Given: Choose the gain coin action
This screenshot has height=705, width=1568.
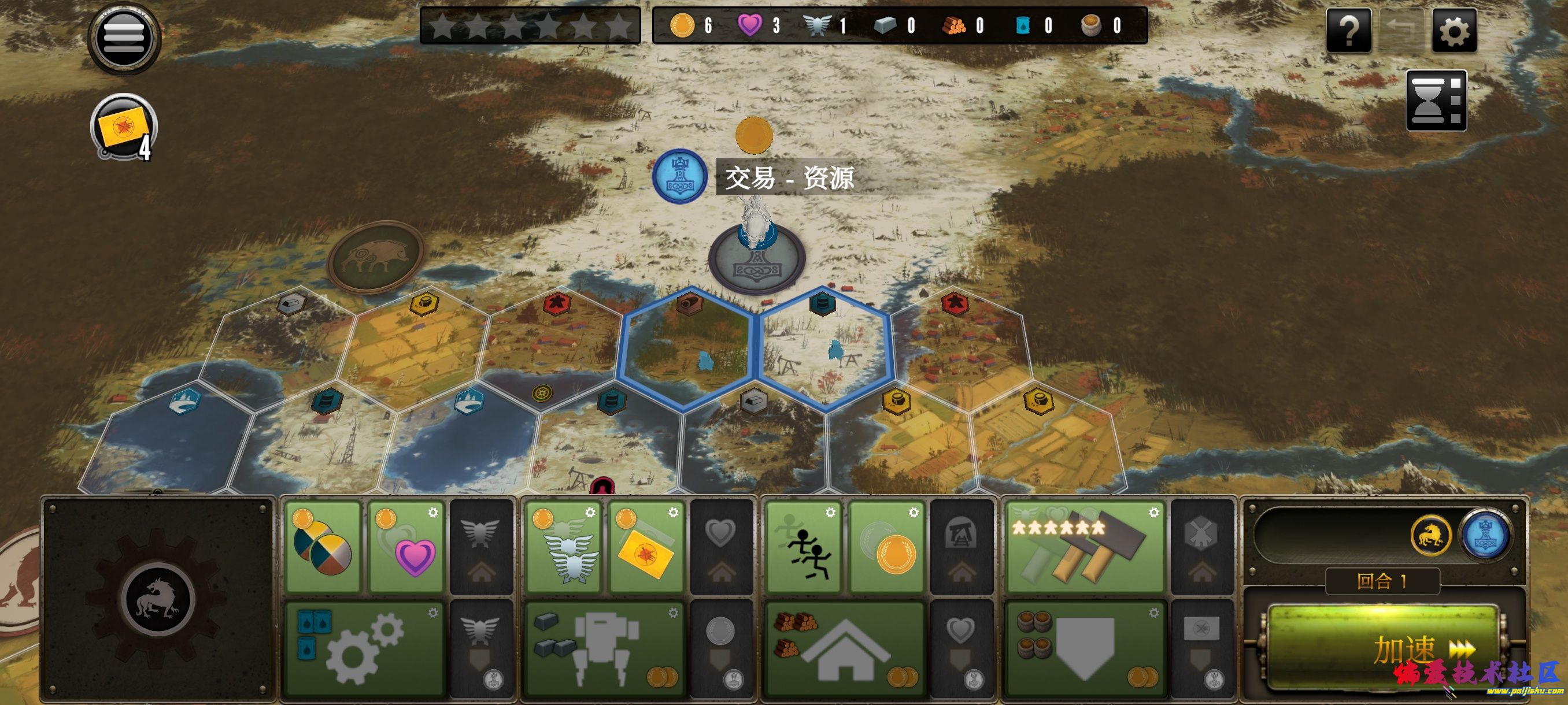Looking at the screenshot, I should tap(887, 546).
